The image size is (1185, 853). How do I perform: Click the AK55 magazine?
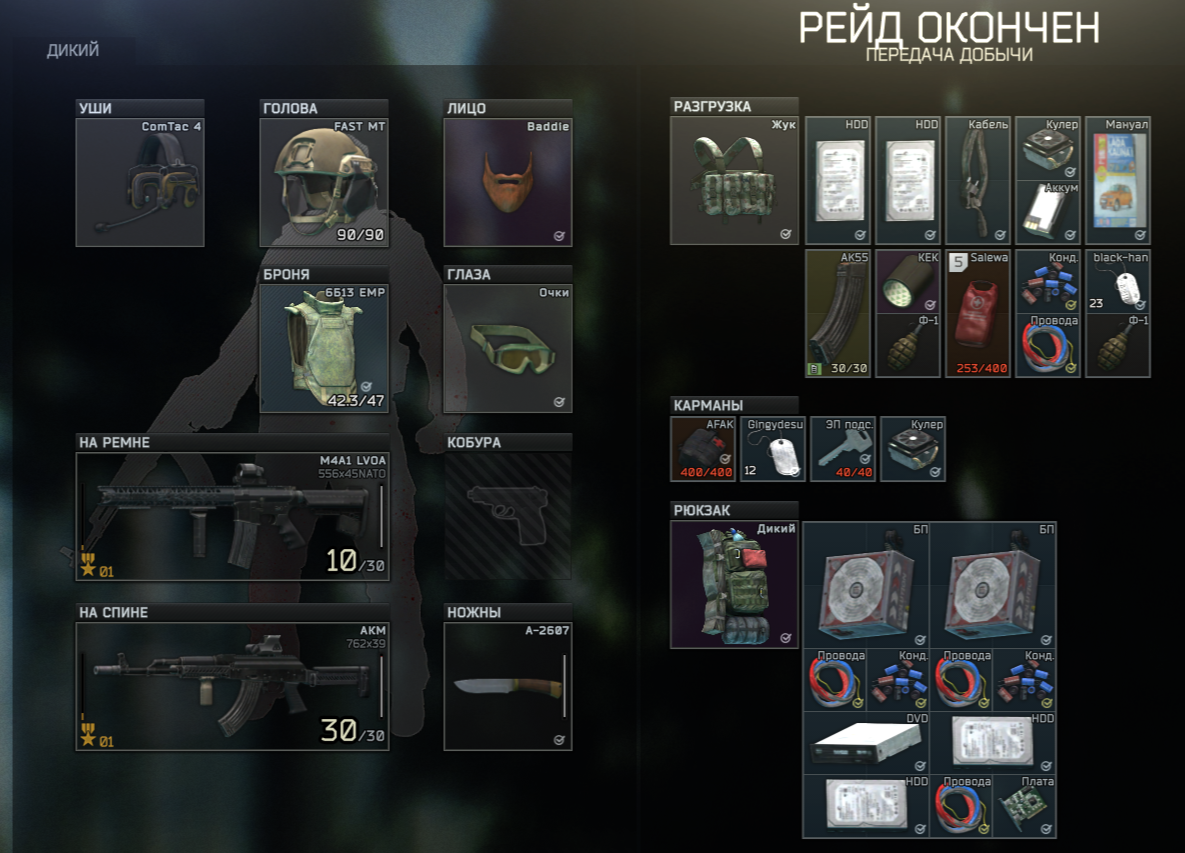838,313
